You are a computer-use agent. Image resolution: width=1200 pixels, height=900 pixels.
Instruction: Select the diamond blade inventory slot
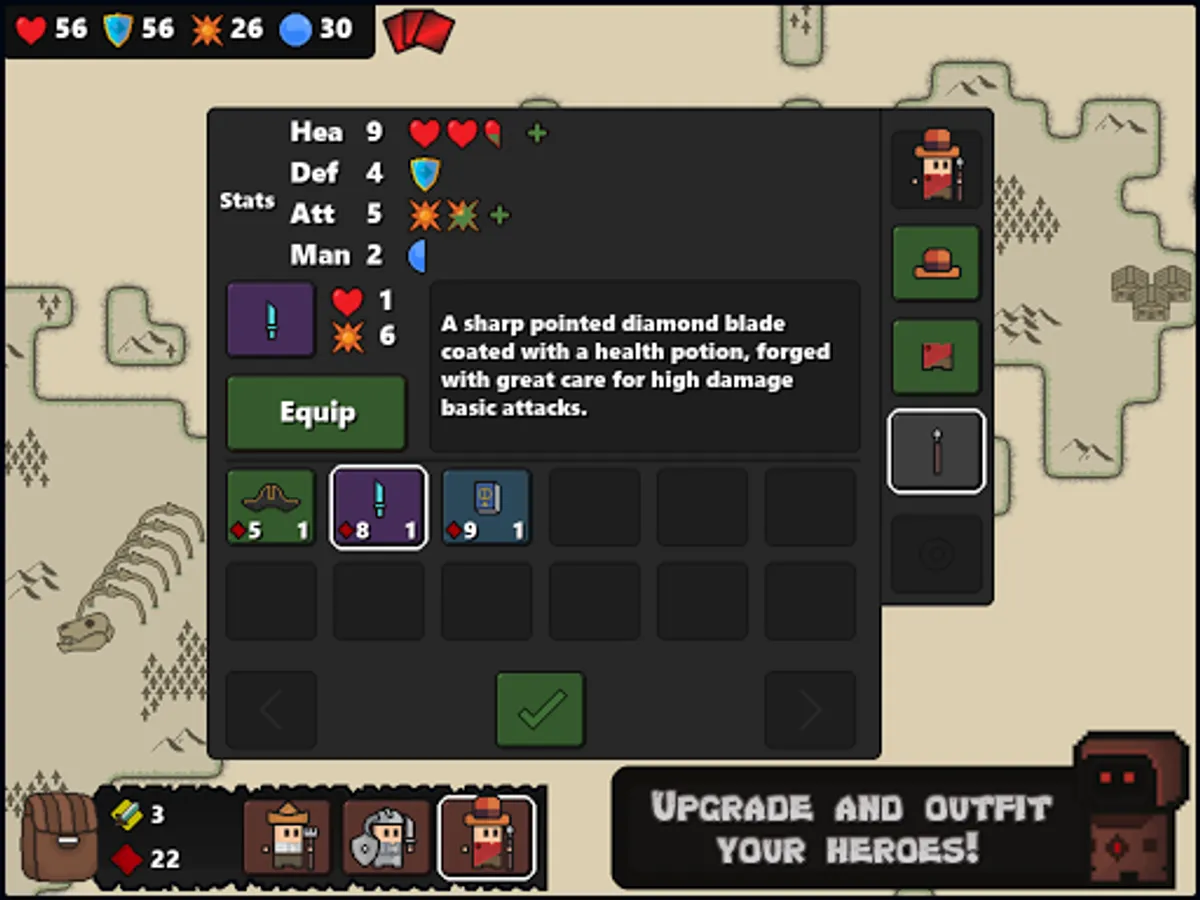coord(379,507)
